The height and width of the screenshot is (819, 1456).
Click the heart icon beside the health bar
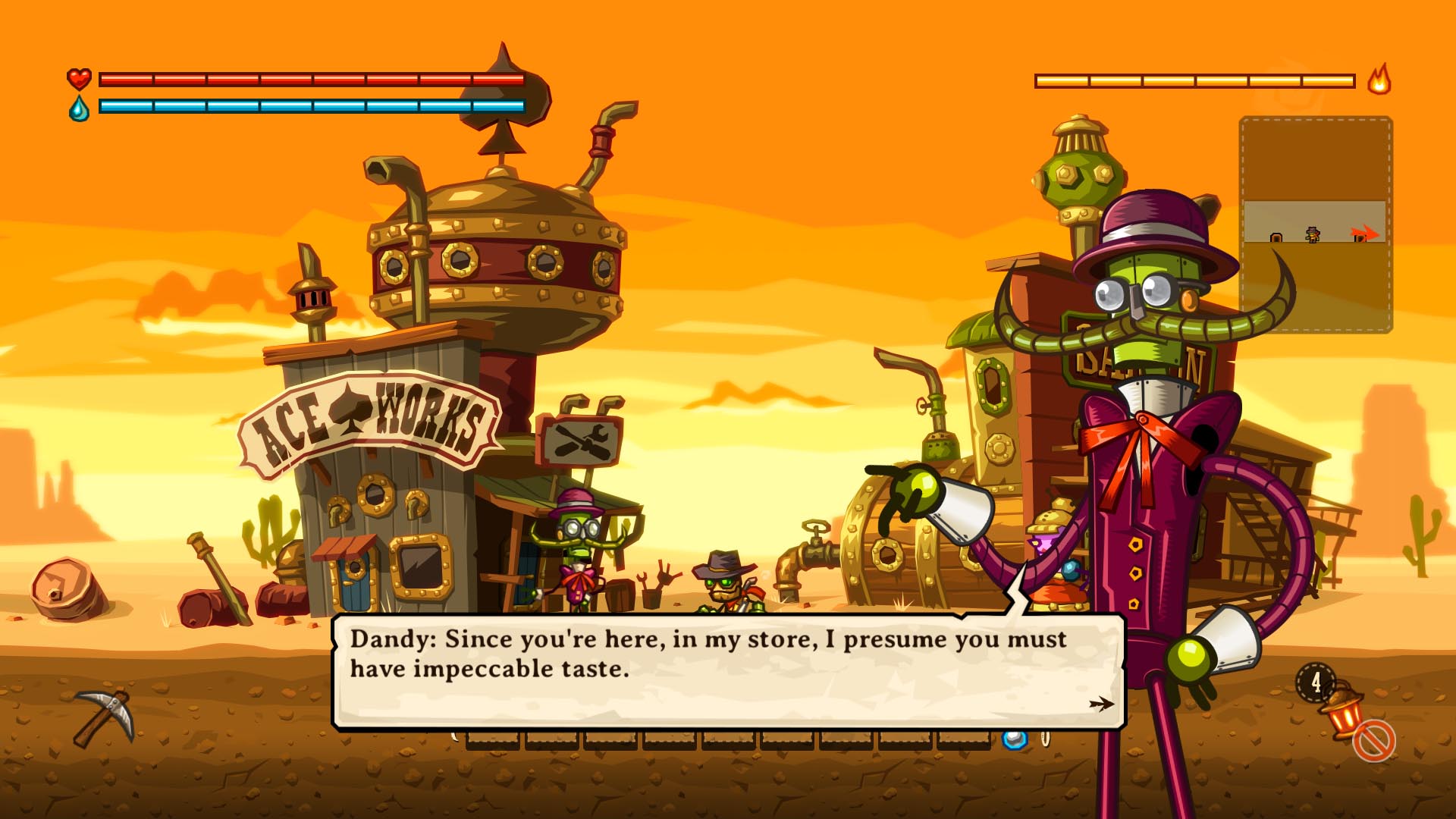click(80, 78)
